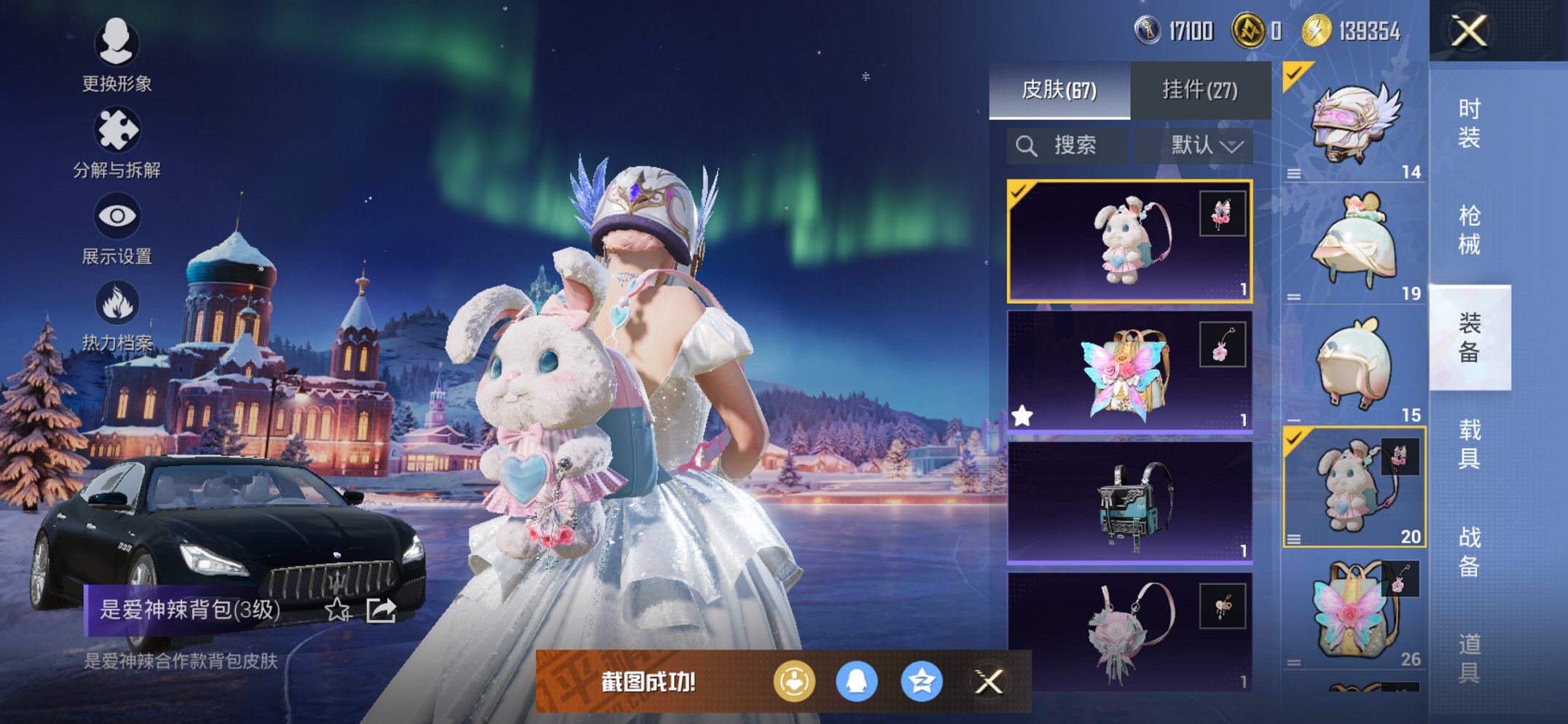The image size is (1568, 724).
Task: Open 展示设置 display settings
Action: [117, 228]
